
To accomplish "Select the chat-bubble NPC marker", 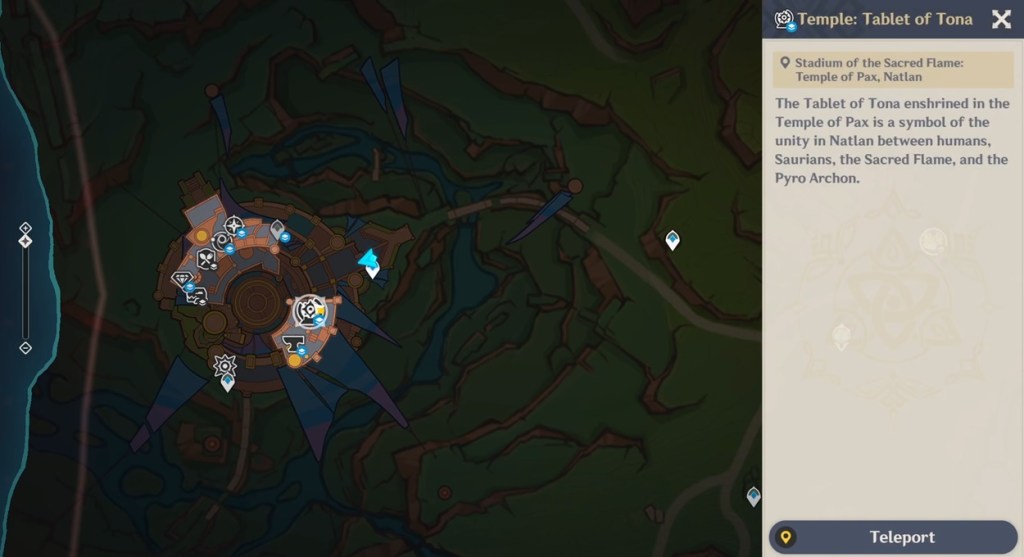I will point(197,295).
